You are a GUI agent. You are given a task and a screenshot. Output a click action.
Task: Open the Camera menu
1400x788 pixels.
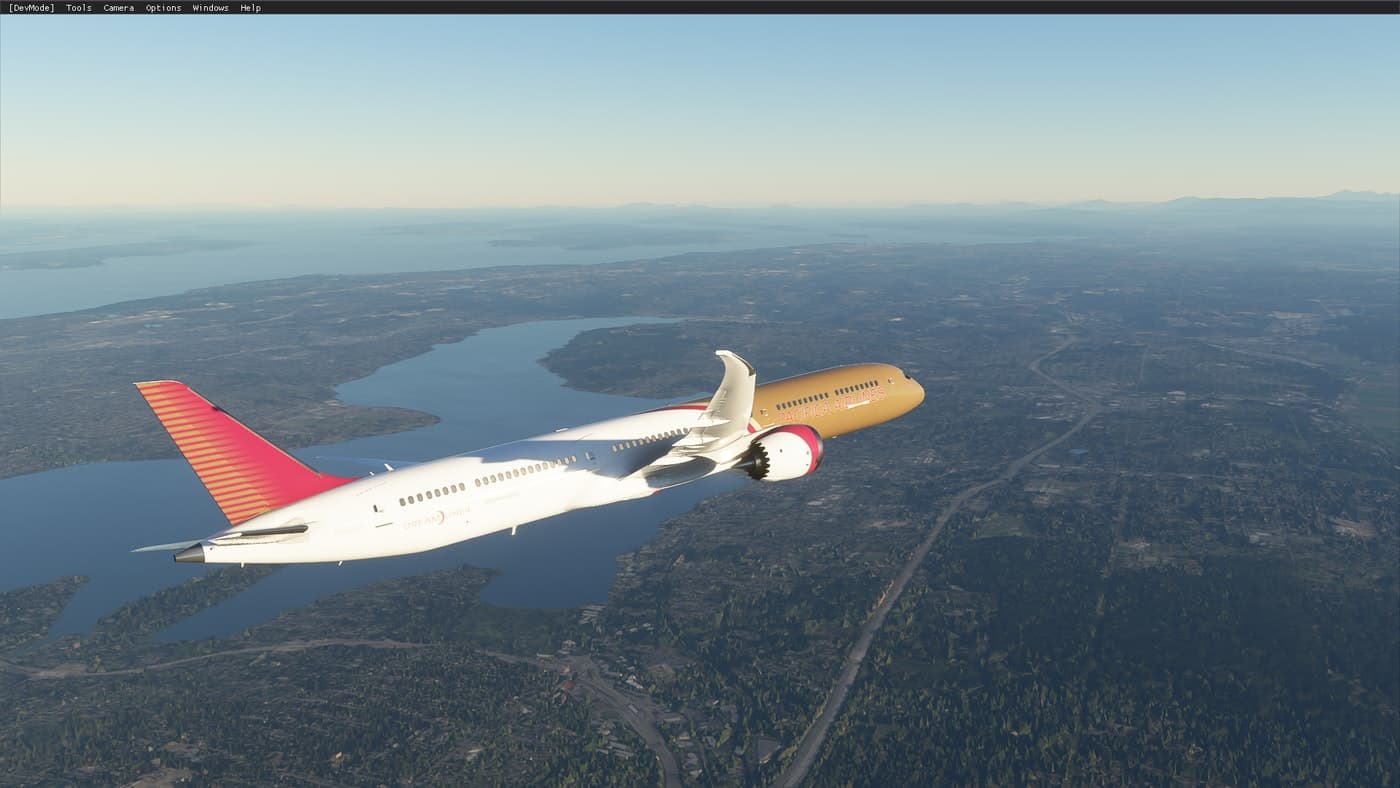point(118,8)
